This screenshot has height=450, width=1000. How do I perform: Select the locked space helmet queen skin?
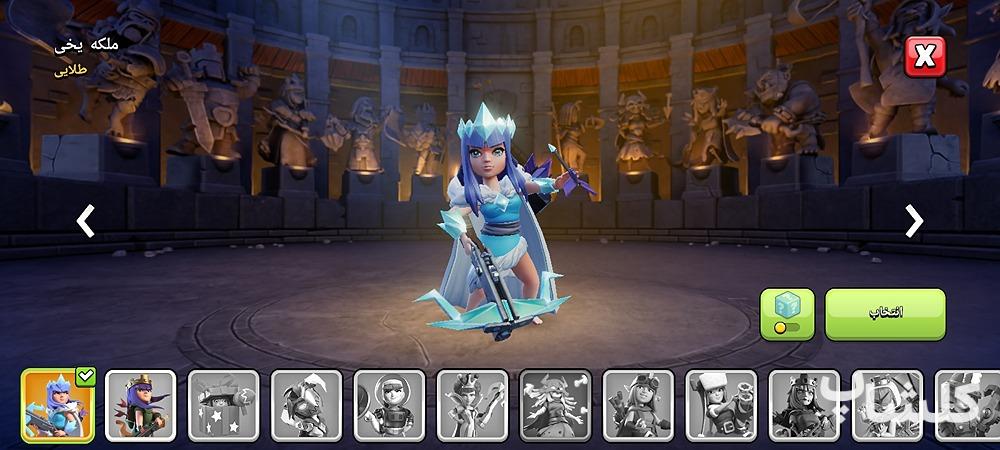(x=389, y=405)
